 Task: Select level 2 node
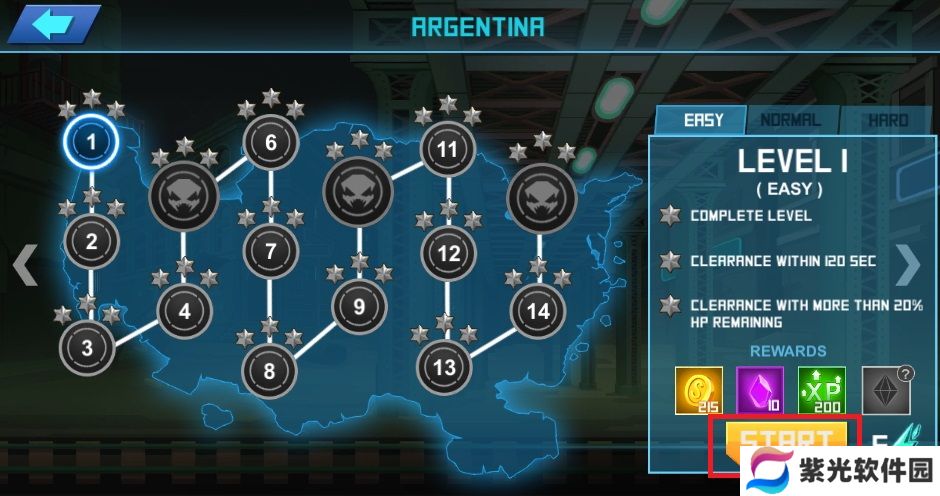coord(91,240)
